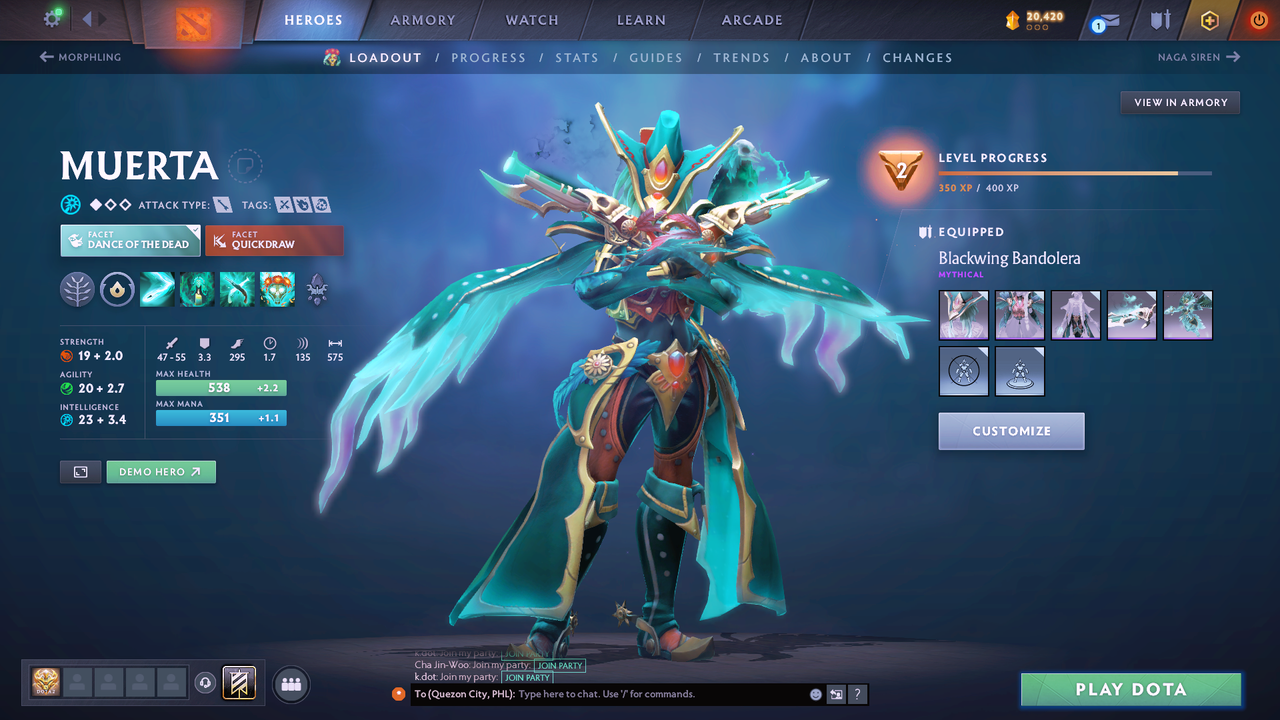Open Muerta's talent tree icon

pos(77,289)
